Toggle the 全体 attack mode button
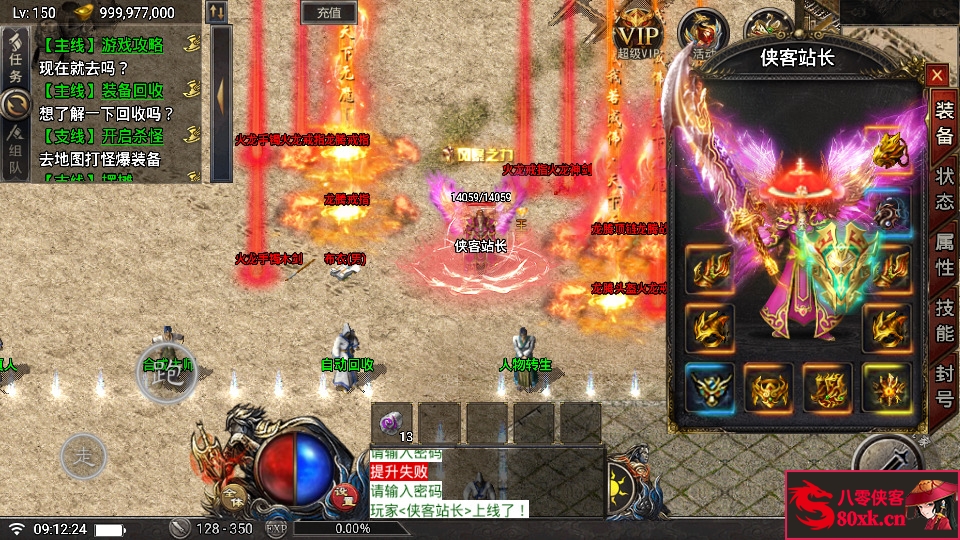Viewport: 960px width, 540px height. point(232,495)
